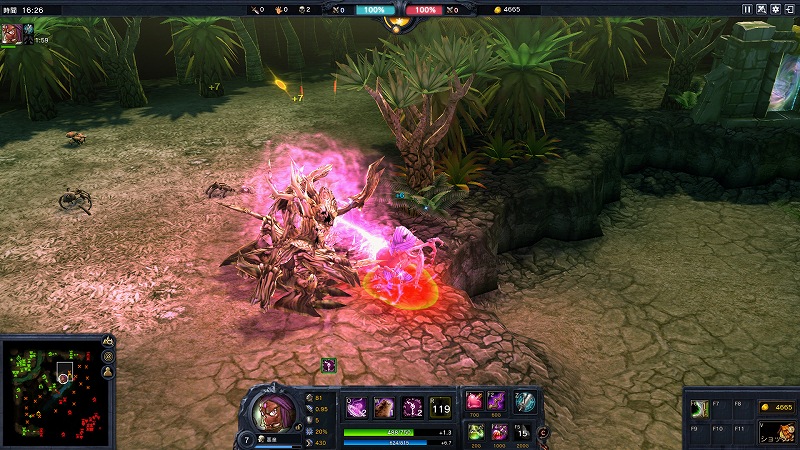Select the teammate portrait at top left
This screenshot has height=450, width=800.
tap(14, 33)
